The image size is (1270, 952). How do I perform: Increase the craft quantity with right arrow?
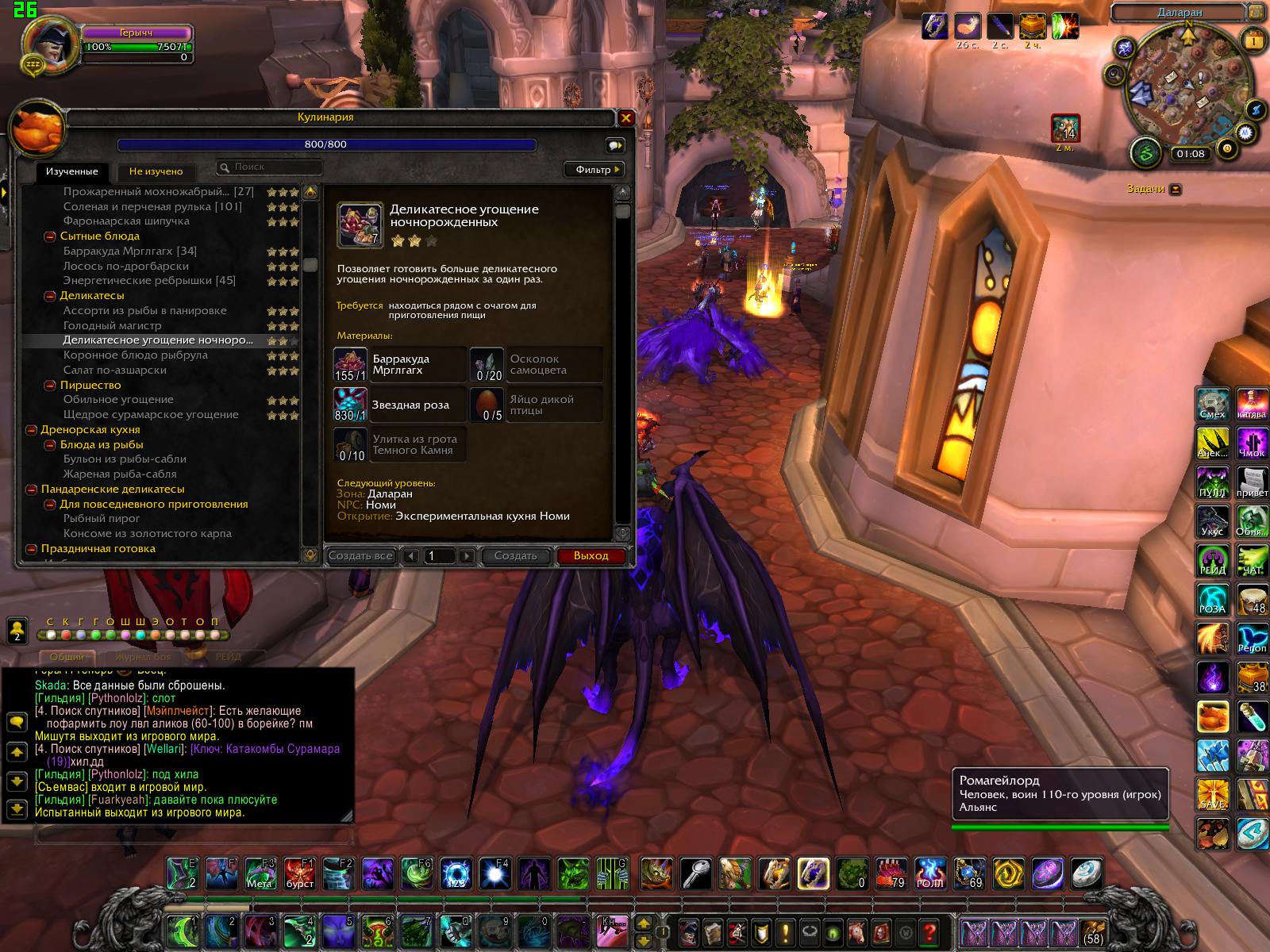point(467,557)
